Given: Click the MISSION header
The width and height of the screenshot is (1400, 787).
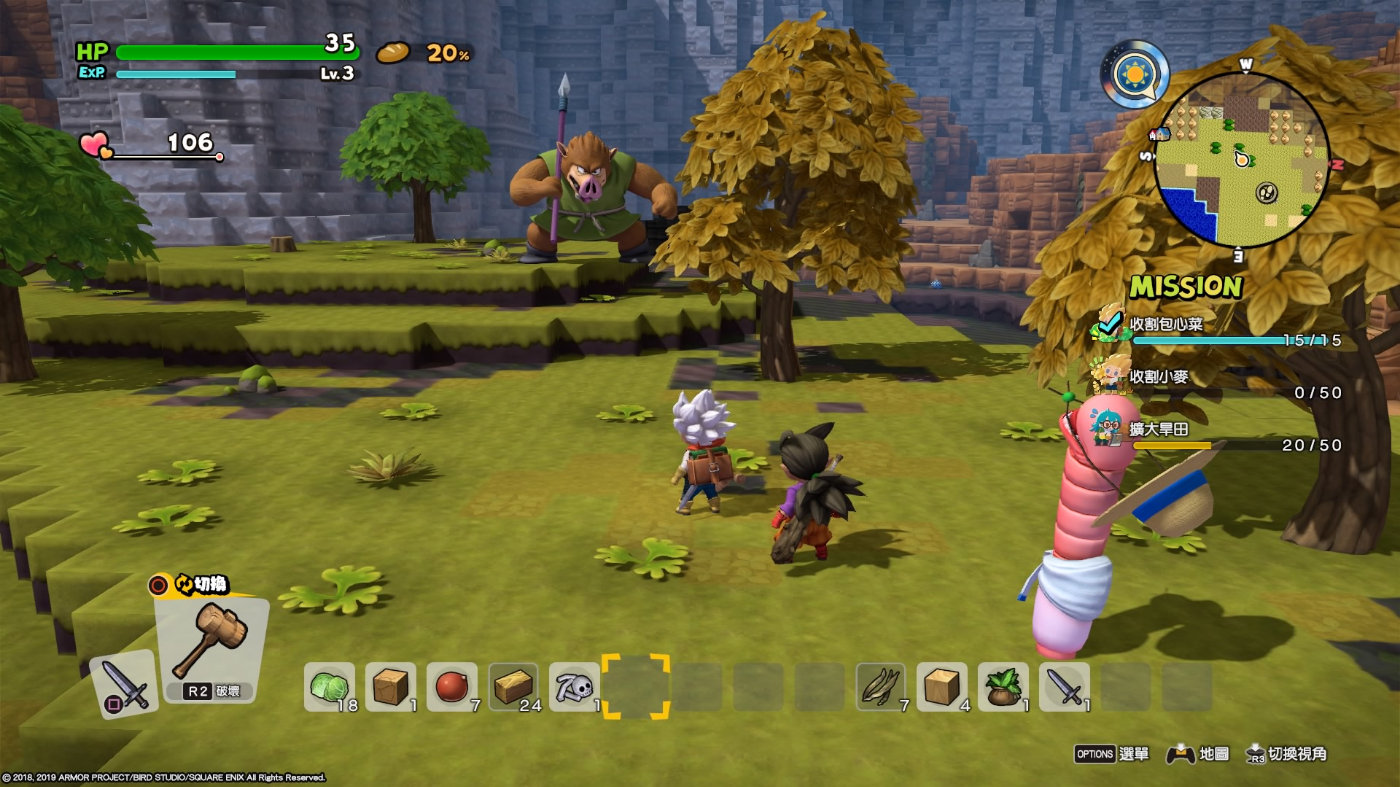Looking at the screenshot, I should tap(1186, 287).
